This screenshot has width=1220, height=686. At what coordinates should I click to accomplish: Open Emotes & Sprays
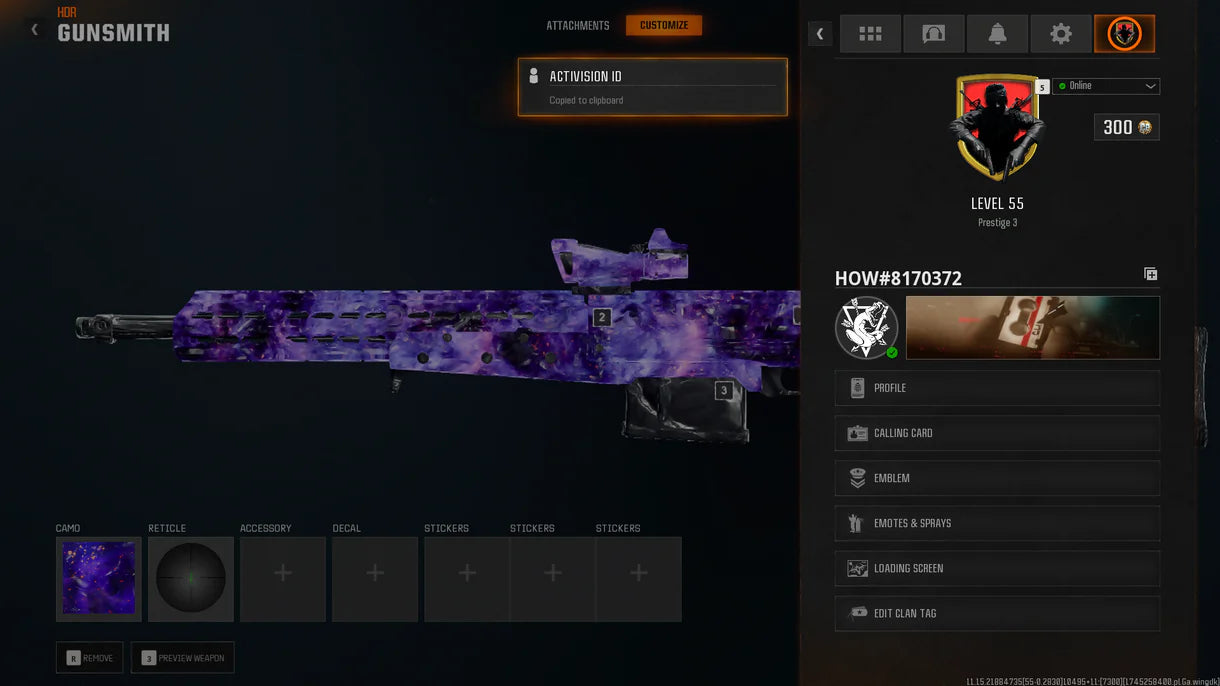997,523
